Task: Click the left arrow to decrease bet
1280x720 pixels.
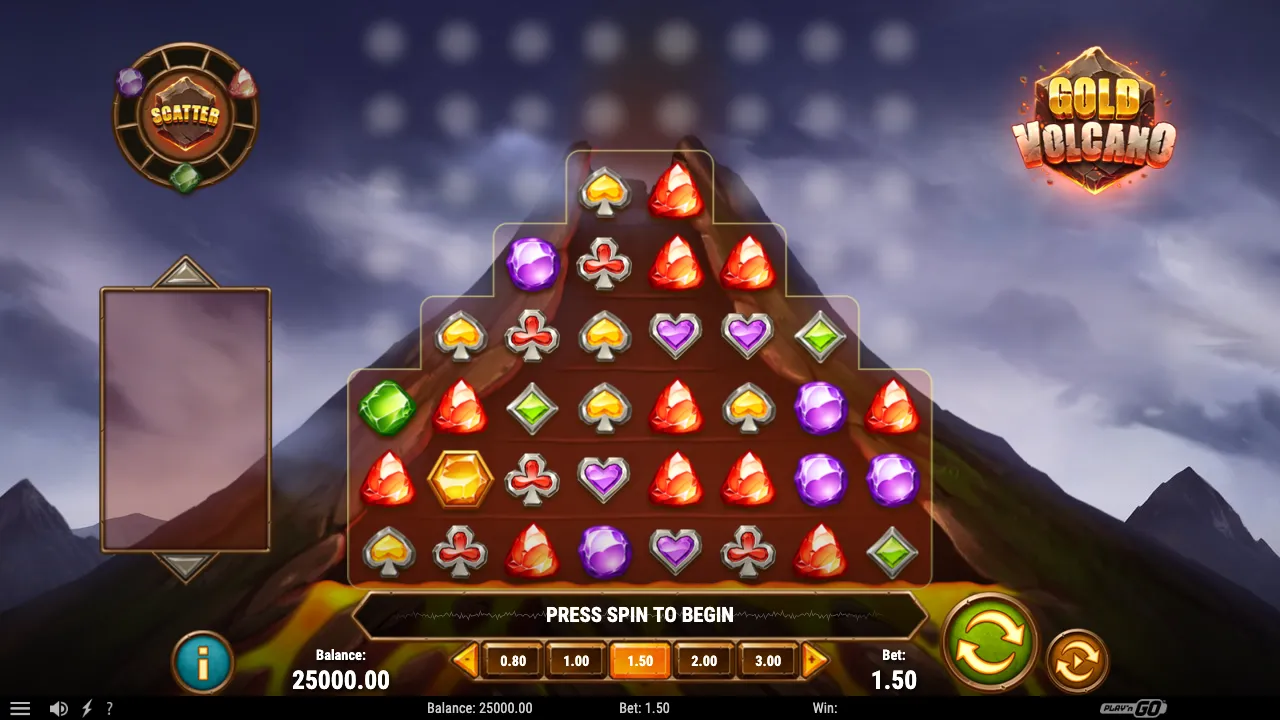Action: pyautogui.click(x=466, y=660)
